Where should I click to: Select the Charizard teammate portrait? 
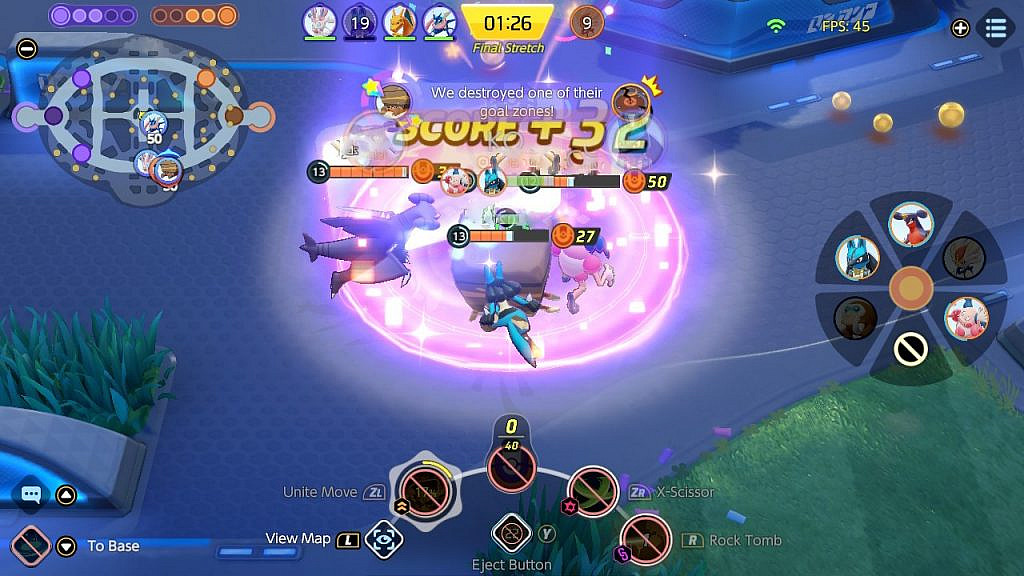pyautogui.click(x=399, y=20)
